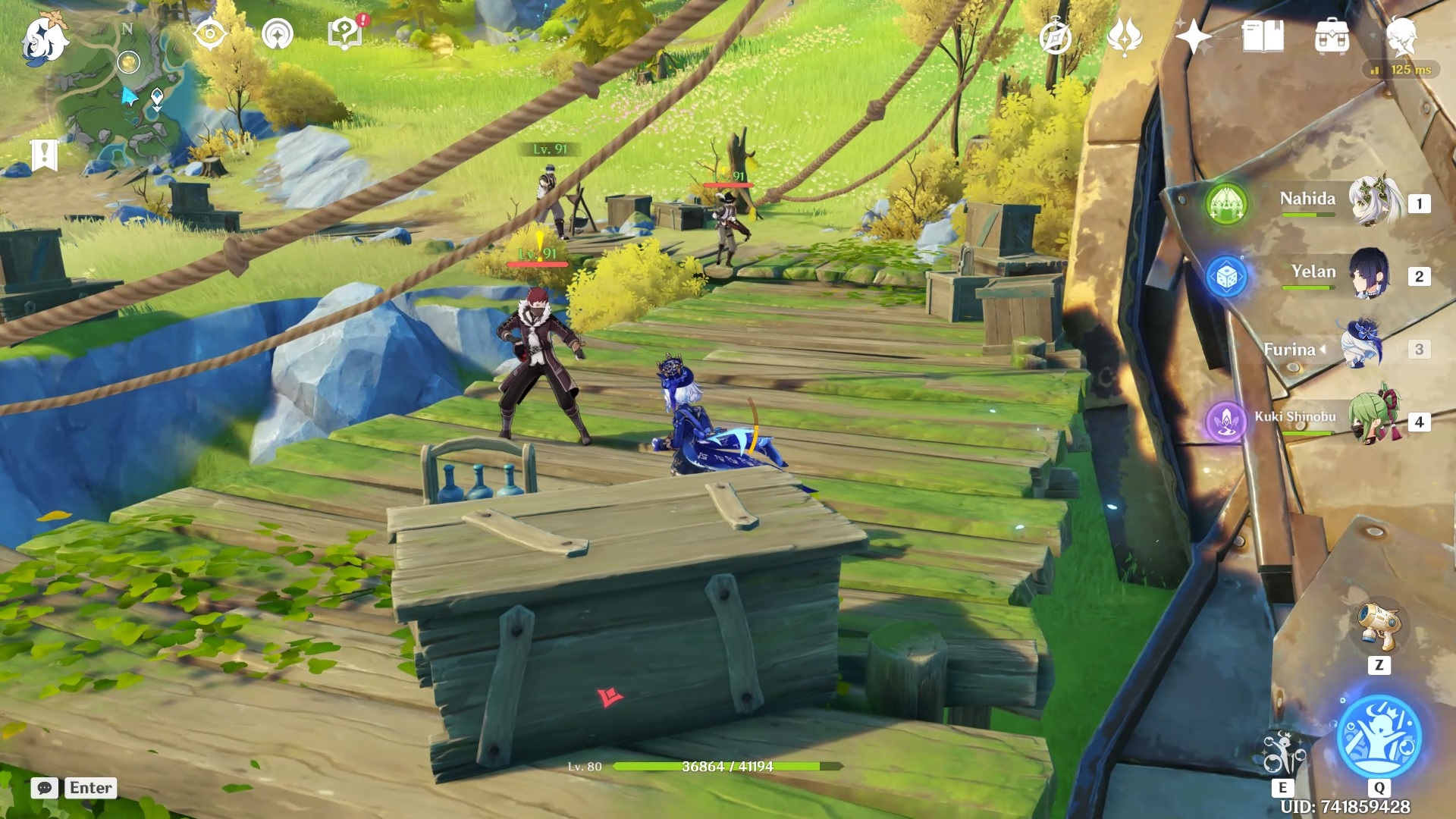Screen dimensions: 1456x819
Task: Open the Events compass icon
Action: (209, 34)
